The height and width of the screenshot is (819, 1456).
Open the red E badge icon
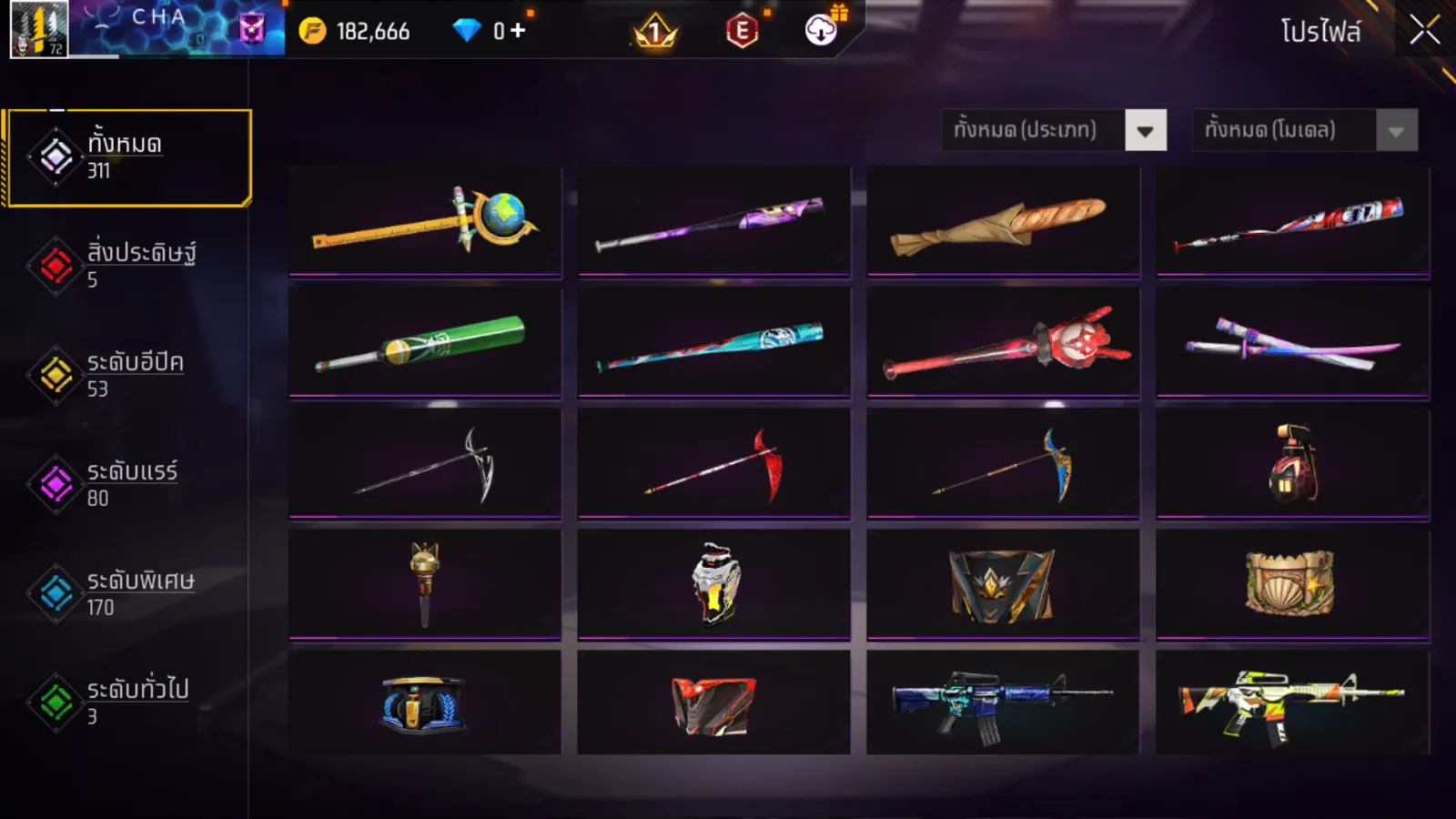pyautogui.click(x=743, y=31)
